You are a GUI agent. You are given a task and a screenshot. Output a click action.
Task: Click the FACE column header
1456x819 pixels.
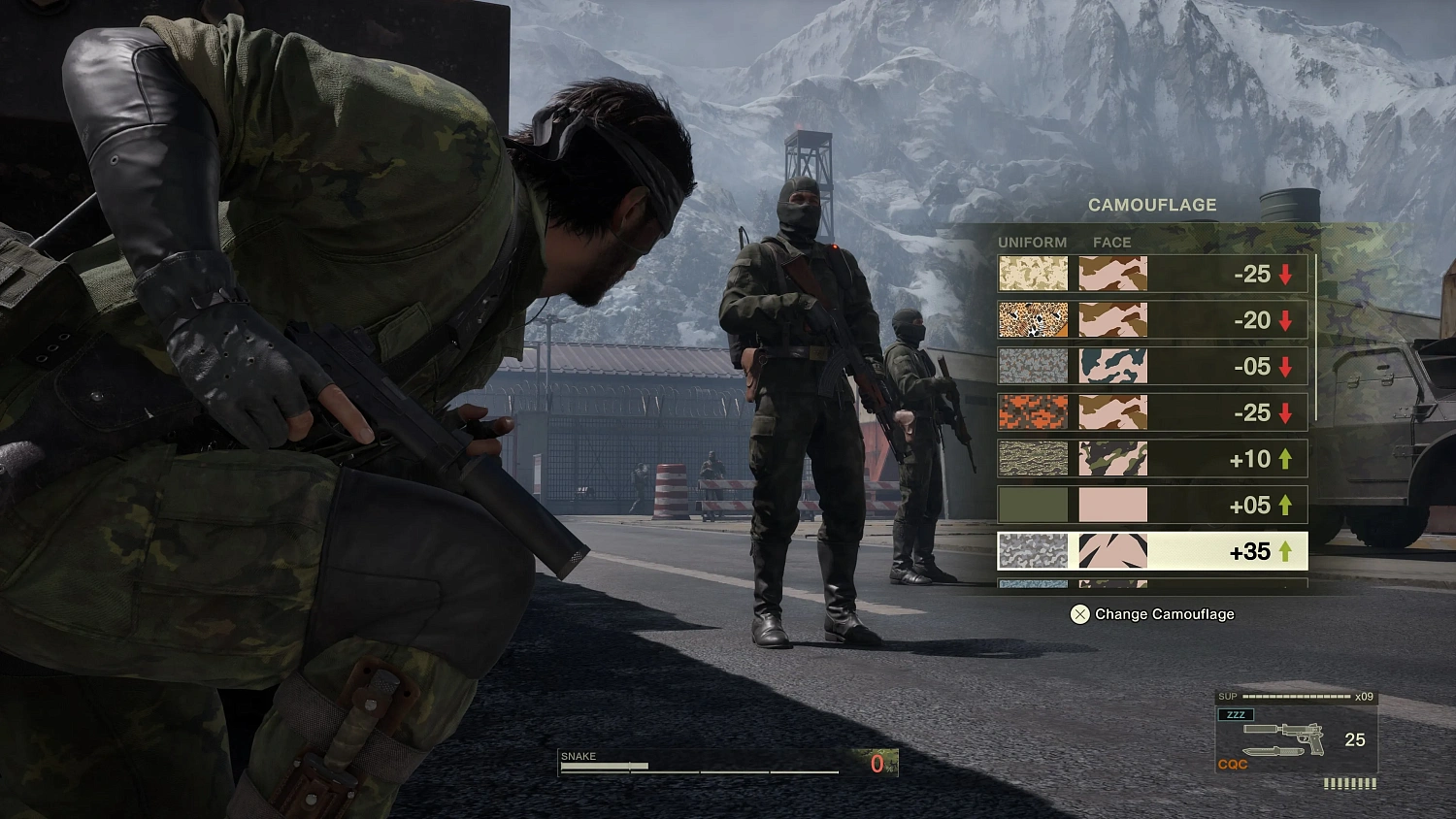pyautogui.click(x=1112, y=242)
